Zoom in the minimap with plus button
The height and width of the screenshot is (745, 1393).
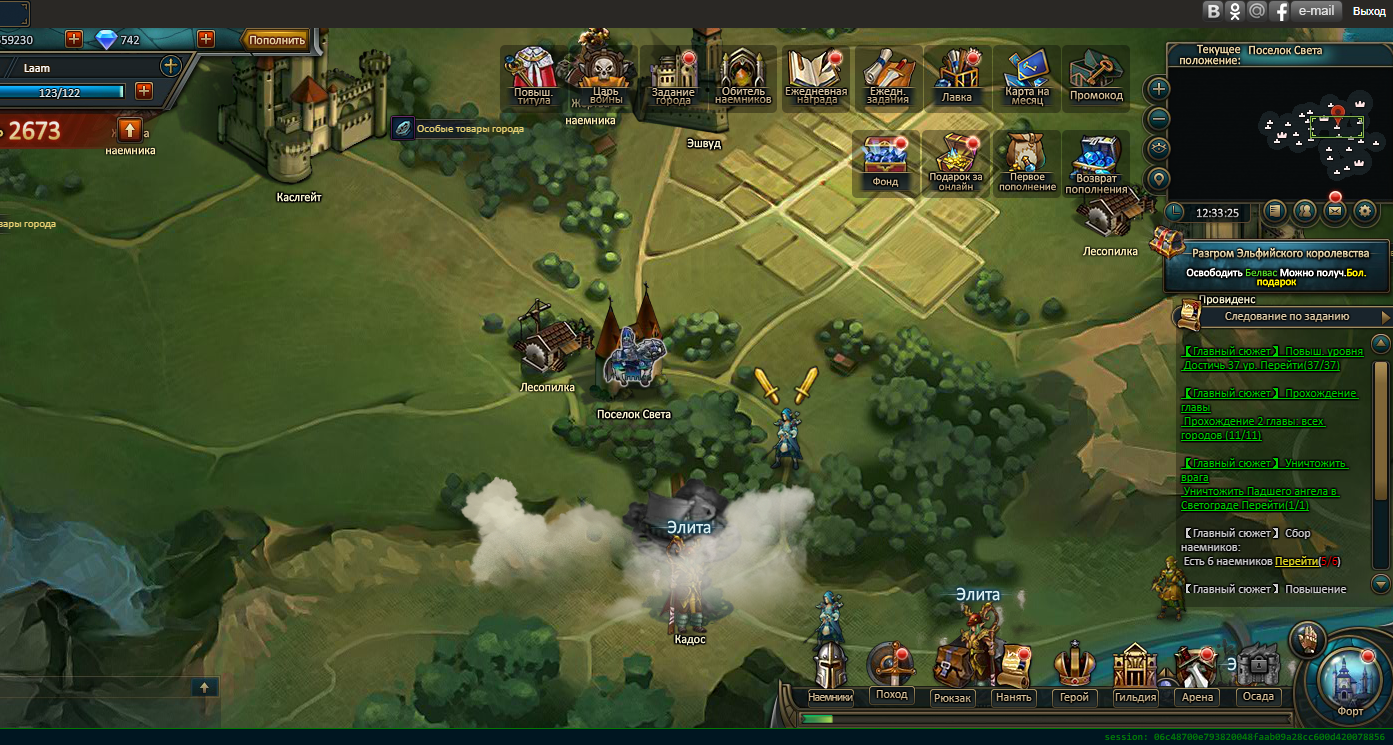[x=1158, y=88]
